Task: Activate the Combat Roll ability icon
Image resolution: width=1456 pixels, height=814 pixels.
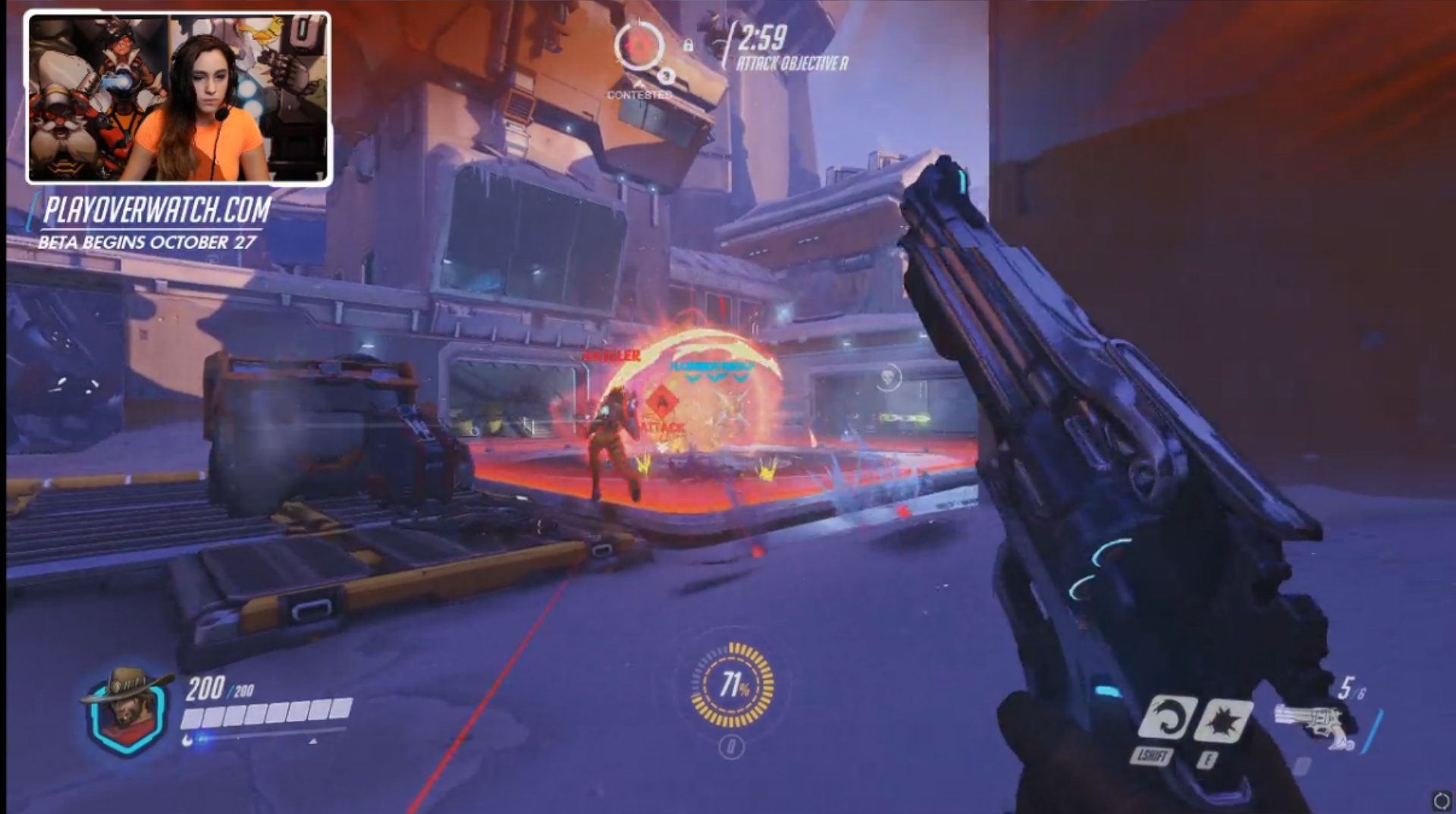Action: tap(1166, 717)
